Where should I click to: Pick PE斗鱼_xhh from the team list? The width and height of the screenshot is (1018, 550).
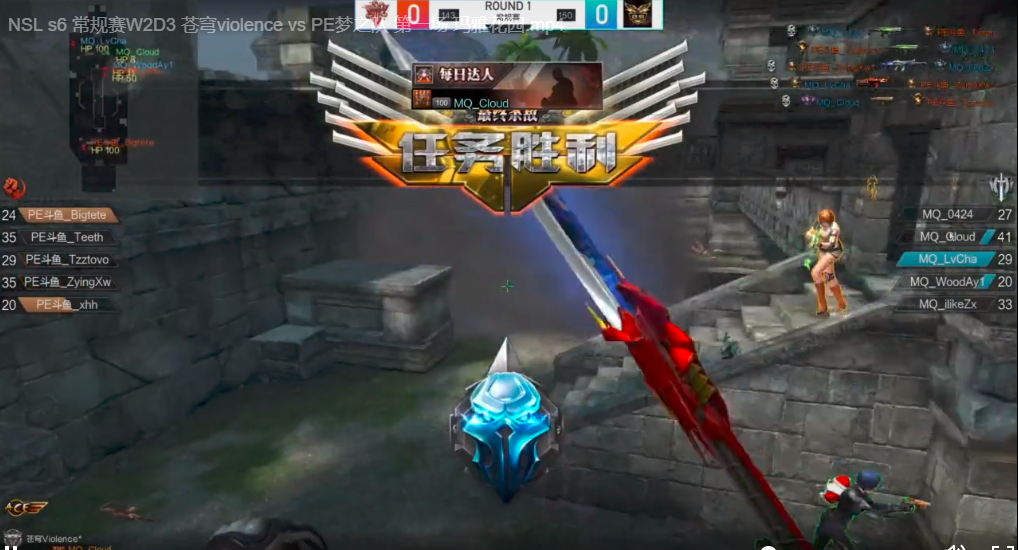[x=67, y=305]
